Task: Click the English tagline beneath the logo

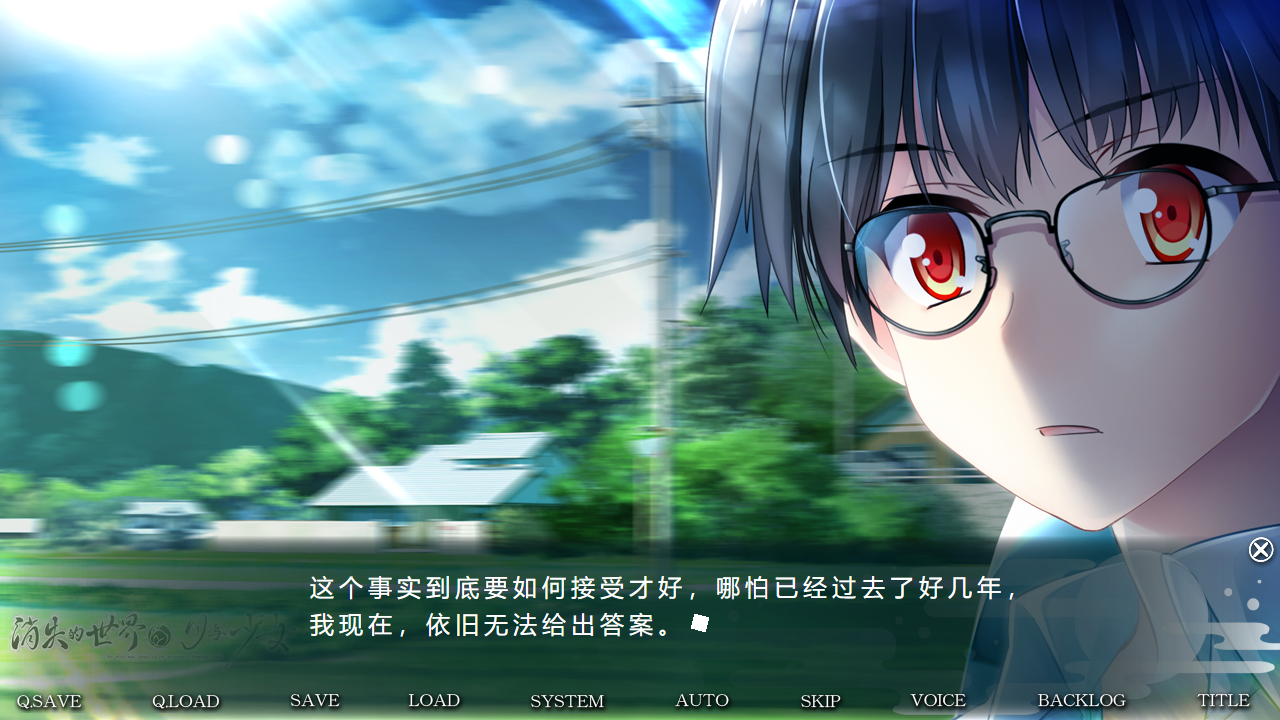Action: (164, 656)
